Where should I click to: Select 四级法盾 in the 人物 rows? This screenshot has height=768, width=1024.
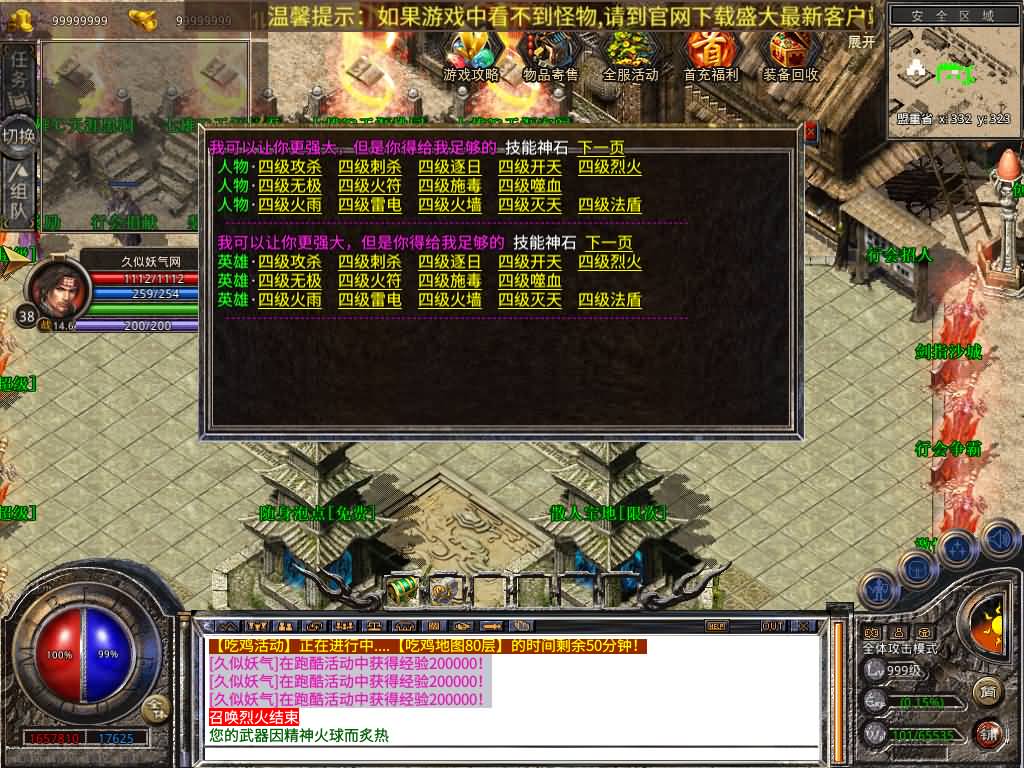609,205
